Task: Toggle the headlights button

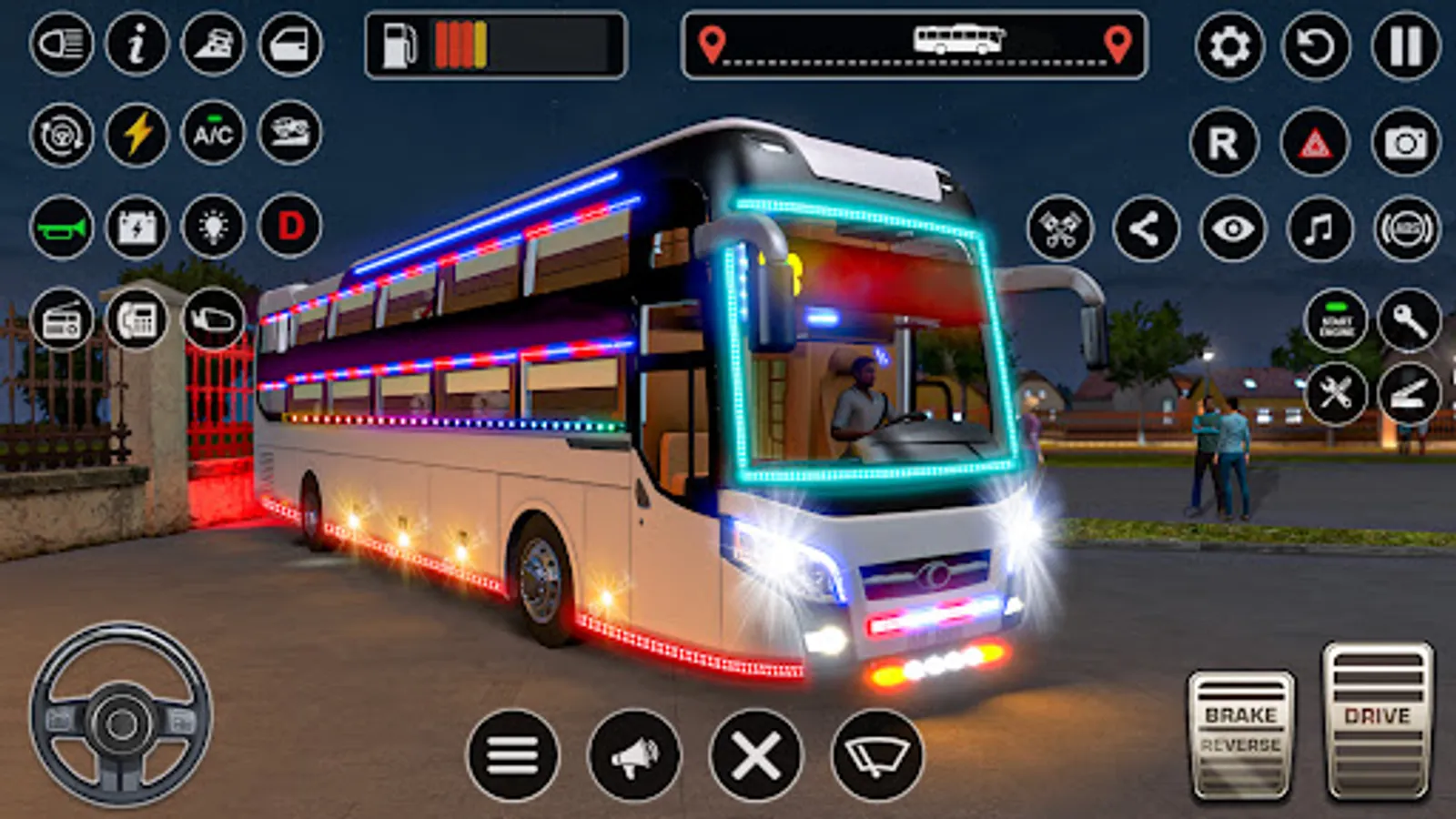Action: pos(62,44)
